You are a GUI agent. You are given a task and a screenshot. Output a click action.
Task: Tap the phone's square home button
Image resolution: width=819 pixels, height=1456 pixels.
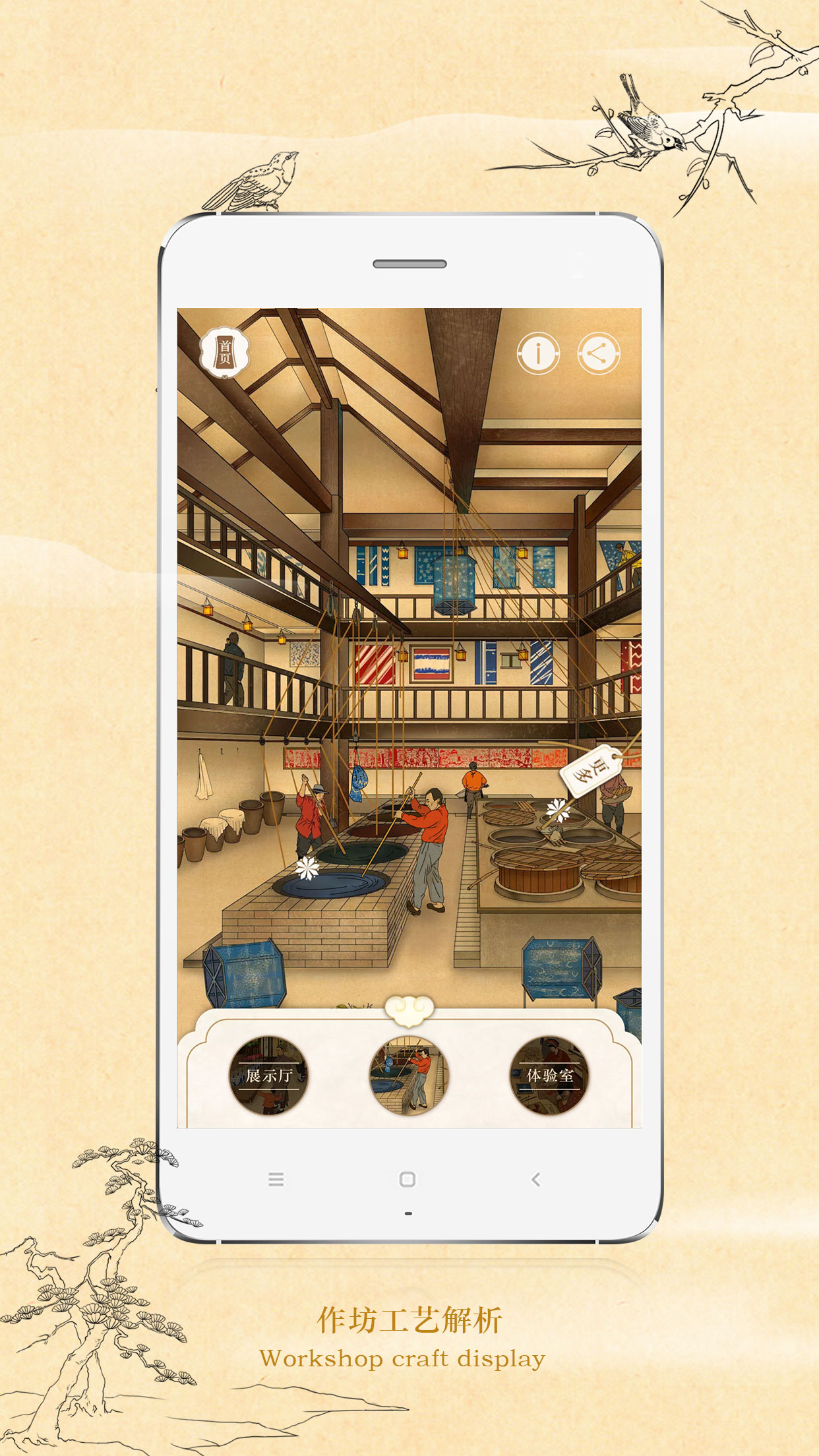pos(408,1179)
